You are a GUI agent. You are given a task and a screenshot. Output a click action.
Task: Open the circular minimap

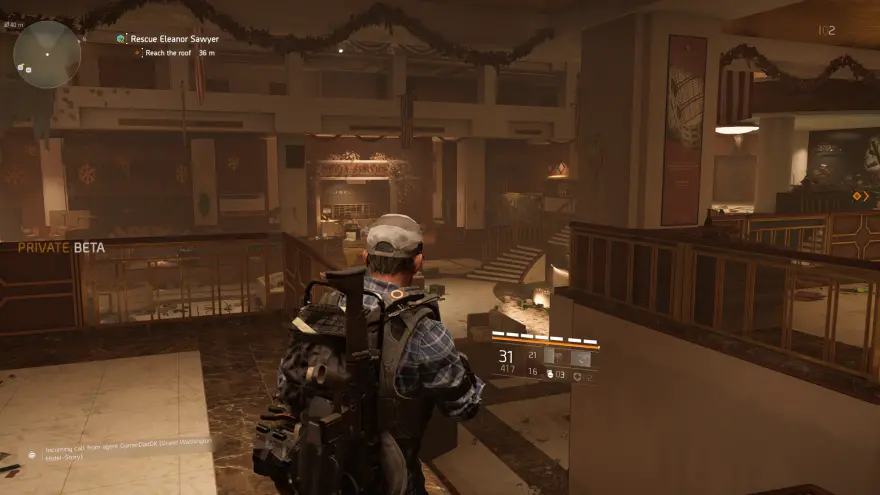46,54
